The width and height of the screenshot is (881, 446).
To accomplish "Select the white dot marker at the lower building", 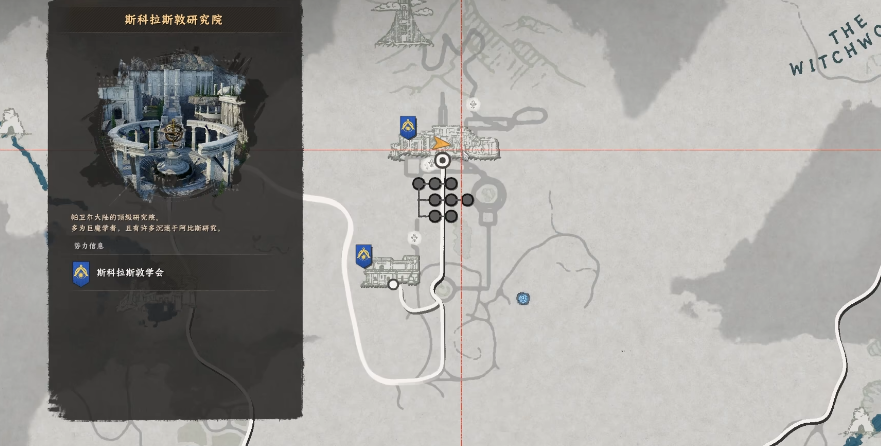I will (x=393, y=285).
